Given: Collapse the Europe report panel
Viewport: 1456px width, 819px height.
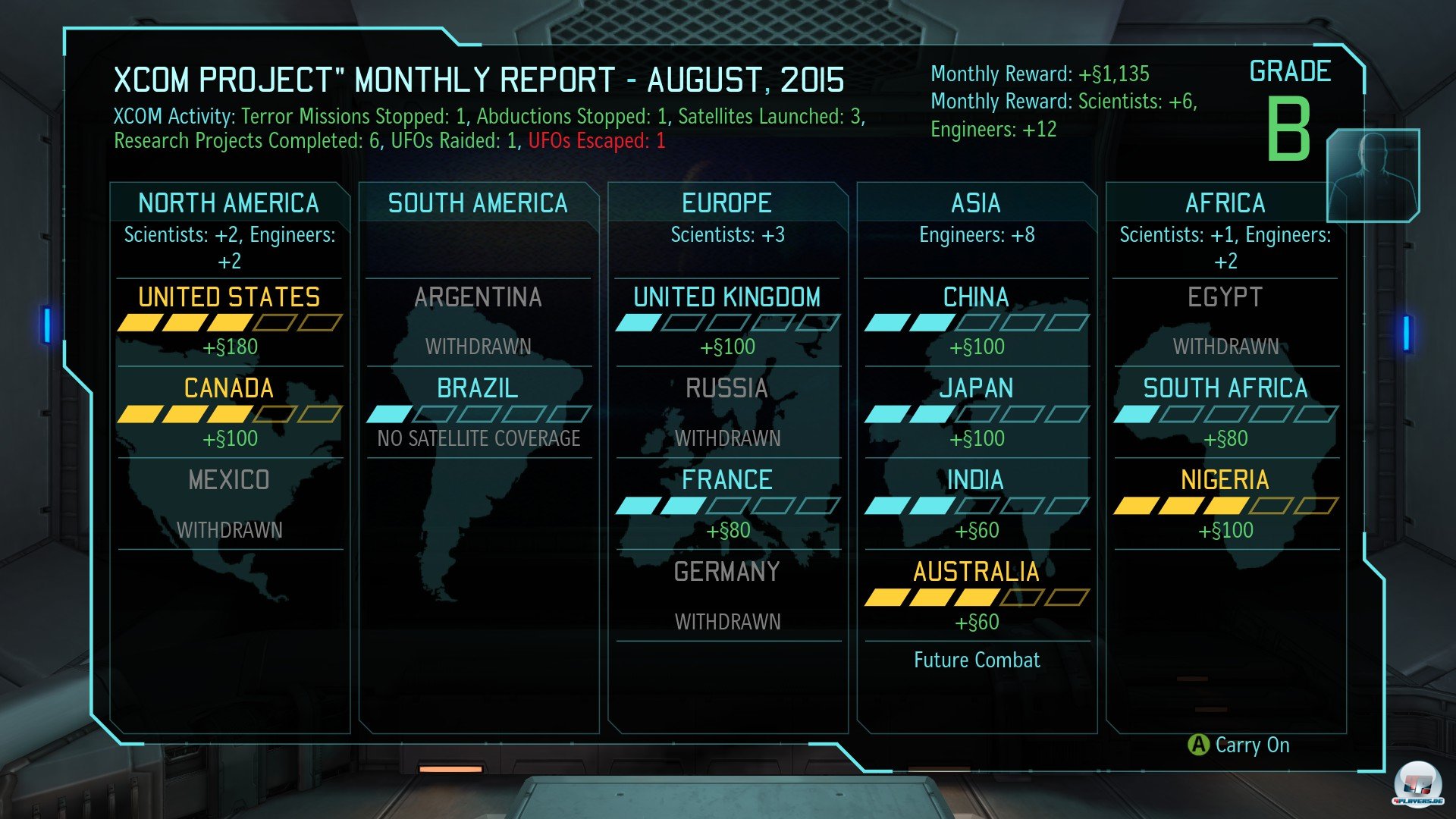Looking at the screenshot, I should coord(727,202).
